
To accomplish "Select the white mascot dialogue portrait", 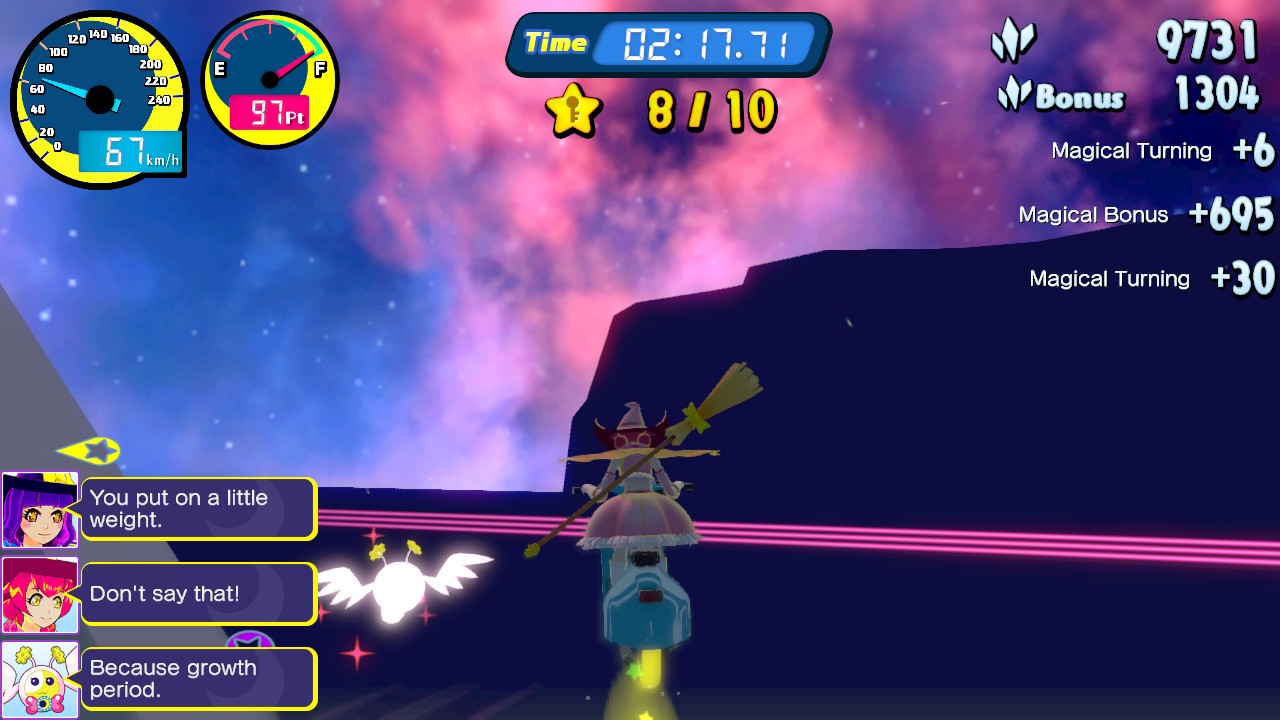I will pyautogui.click(x=40, y=680).
